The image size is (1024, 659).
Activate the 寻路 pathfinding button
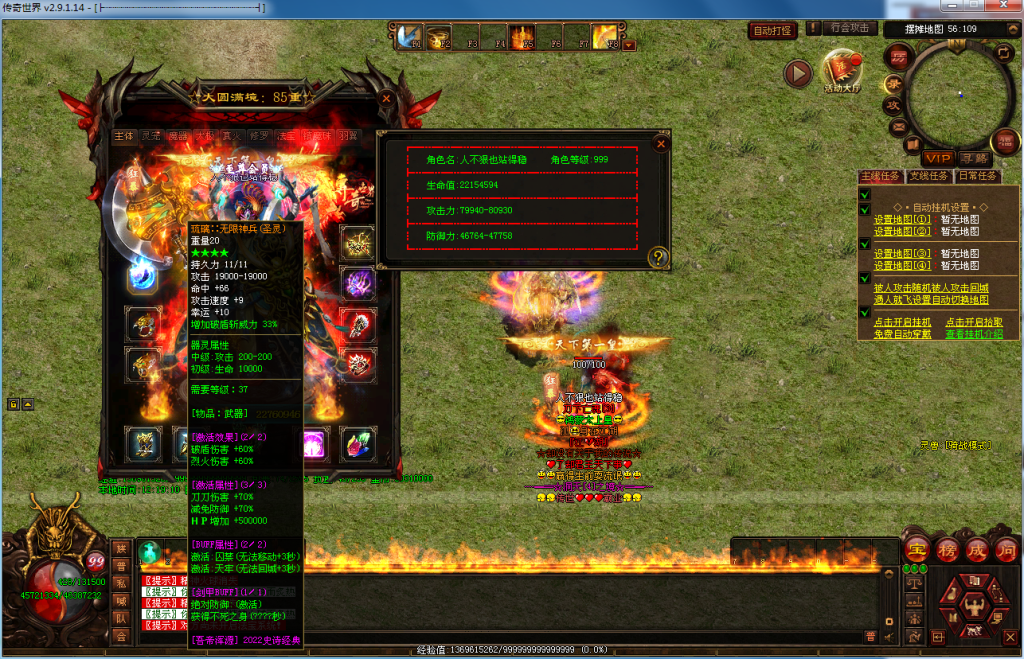coord(973,158)
